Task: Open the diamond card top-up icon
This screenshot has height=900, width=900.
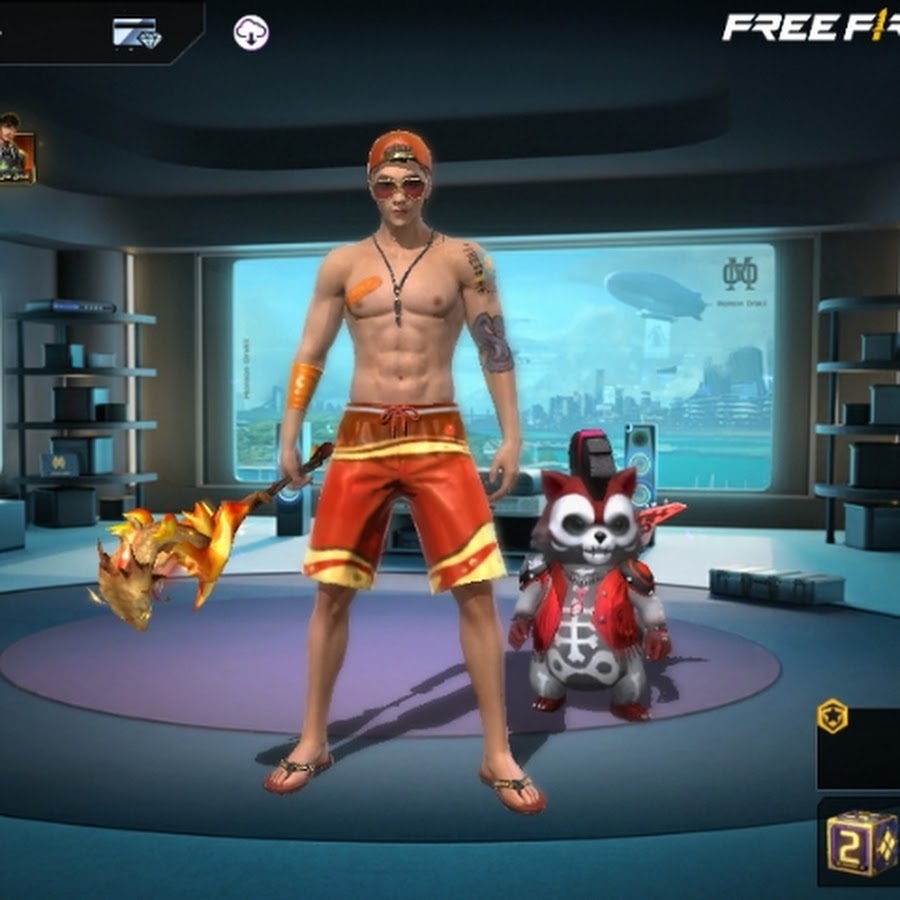Action: click(x=134, y=33)
